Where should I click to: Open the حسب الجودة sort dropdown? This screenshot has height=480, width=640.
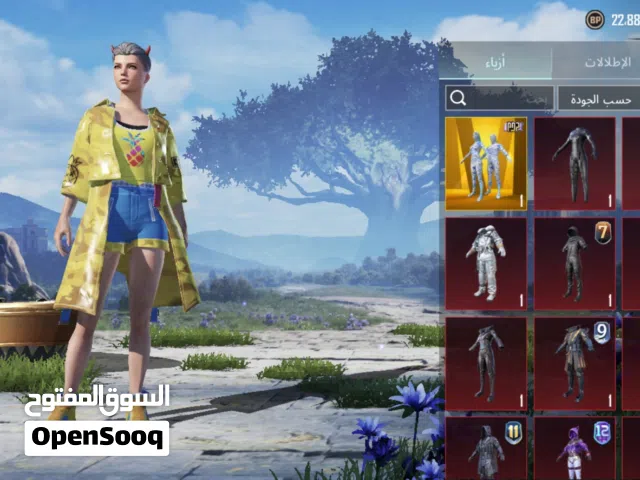(x=598, y=98)
